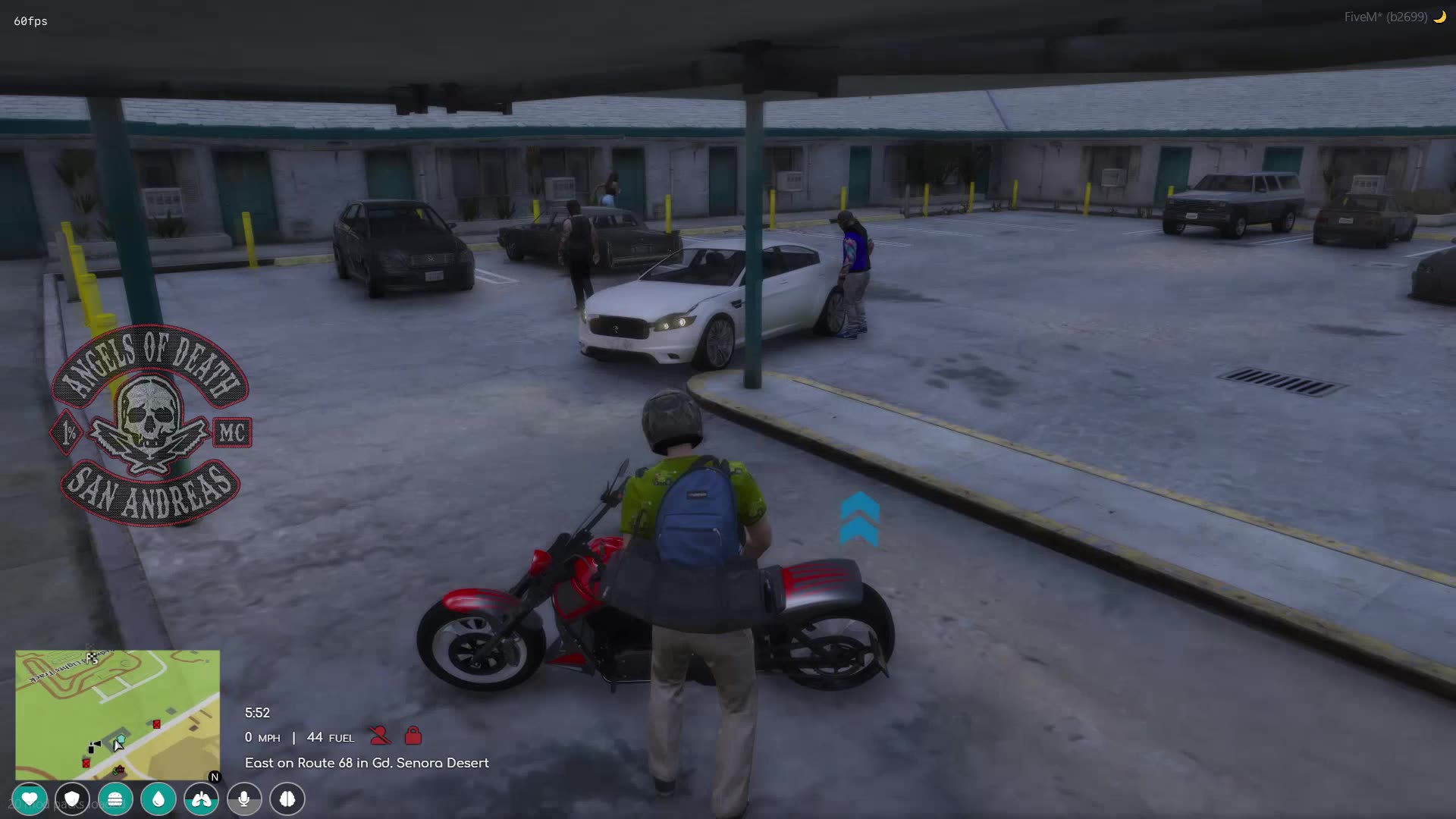Image resolution: width=1456 pixels, height=819 pixels.
Task: Toggle the microphone voice indicator
Action: tap(244, 799)
